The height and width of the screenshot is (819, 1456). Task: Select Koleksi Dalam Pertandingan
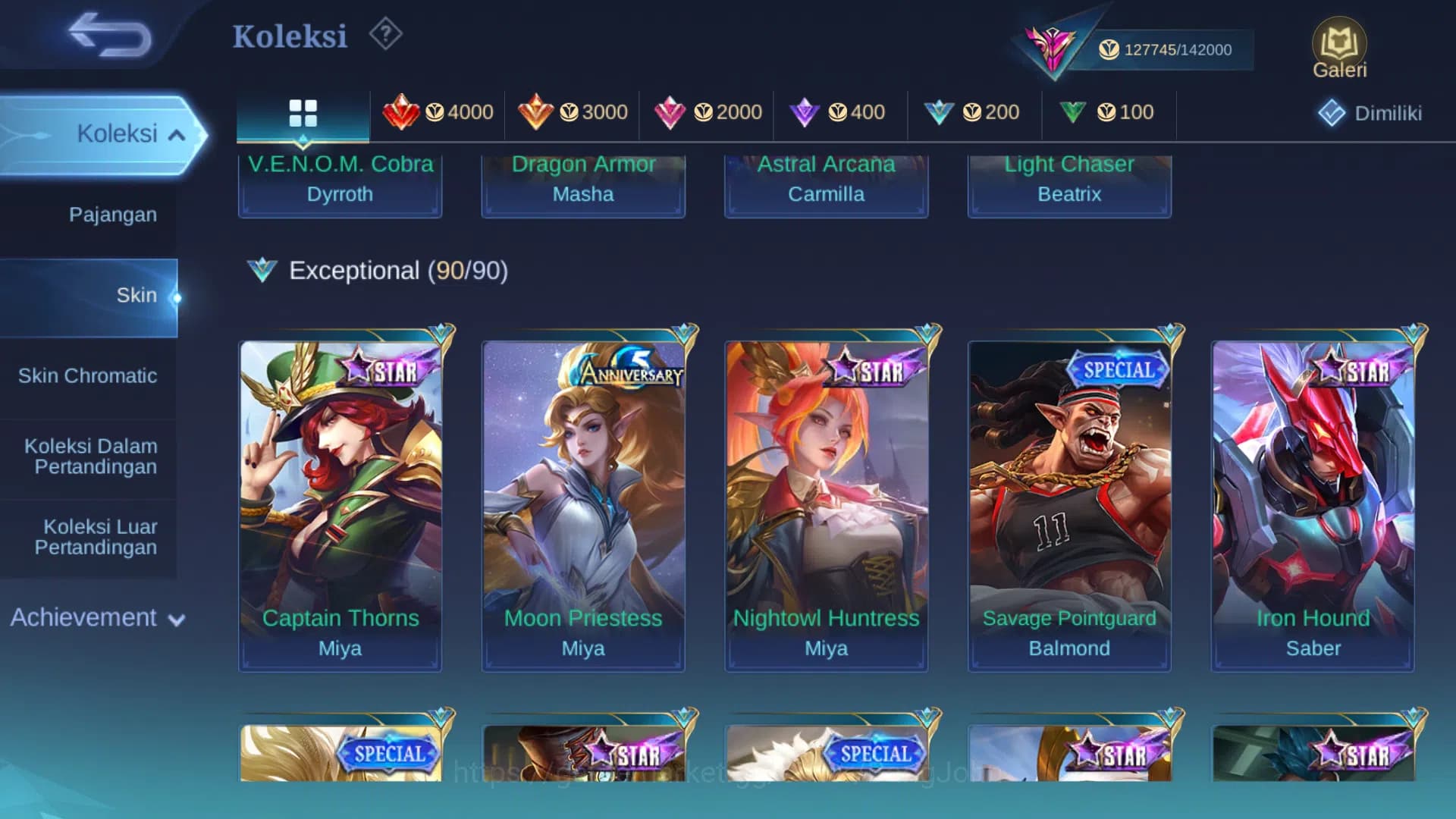[93, 456]
